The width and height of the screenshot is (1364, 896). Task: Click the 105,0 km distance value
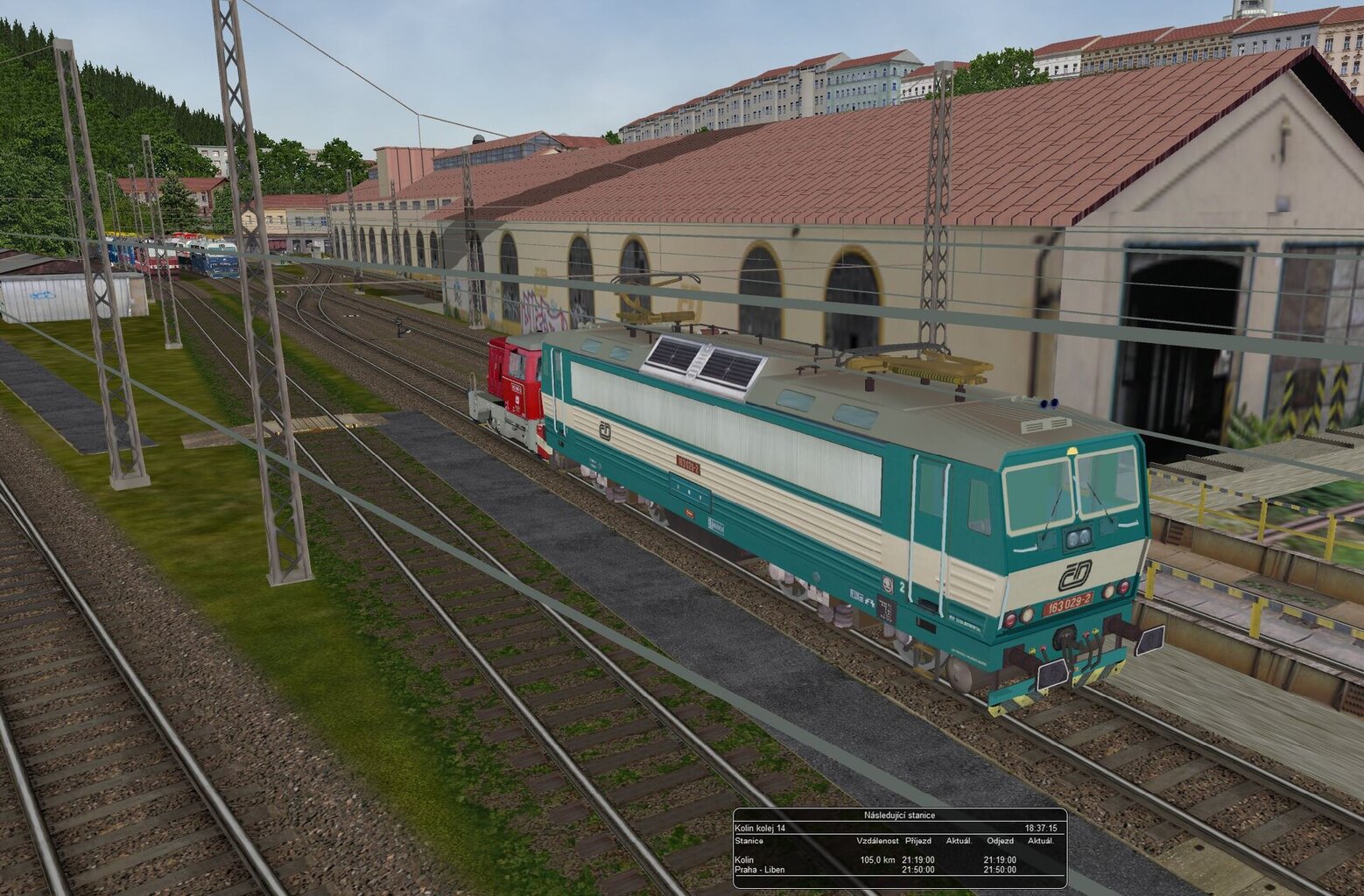coord(877,860)
